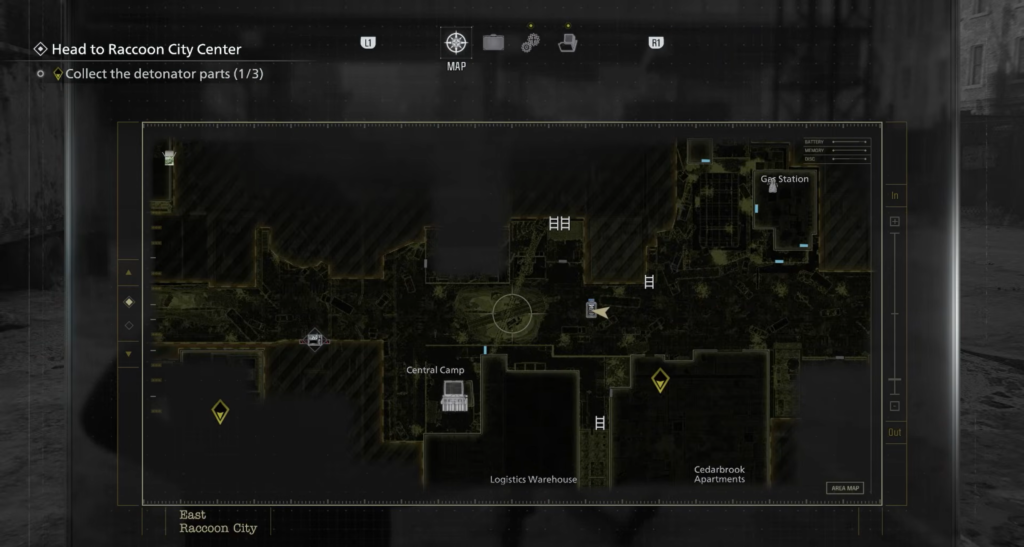Select the diamond marker on the west street
The width and height of the screenshot is (1024, 547).
(x=315, y=340)
